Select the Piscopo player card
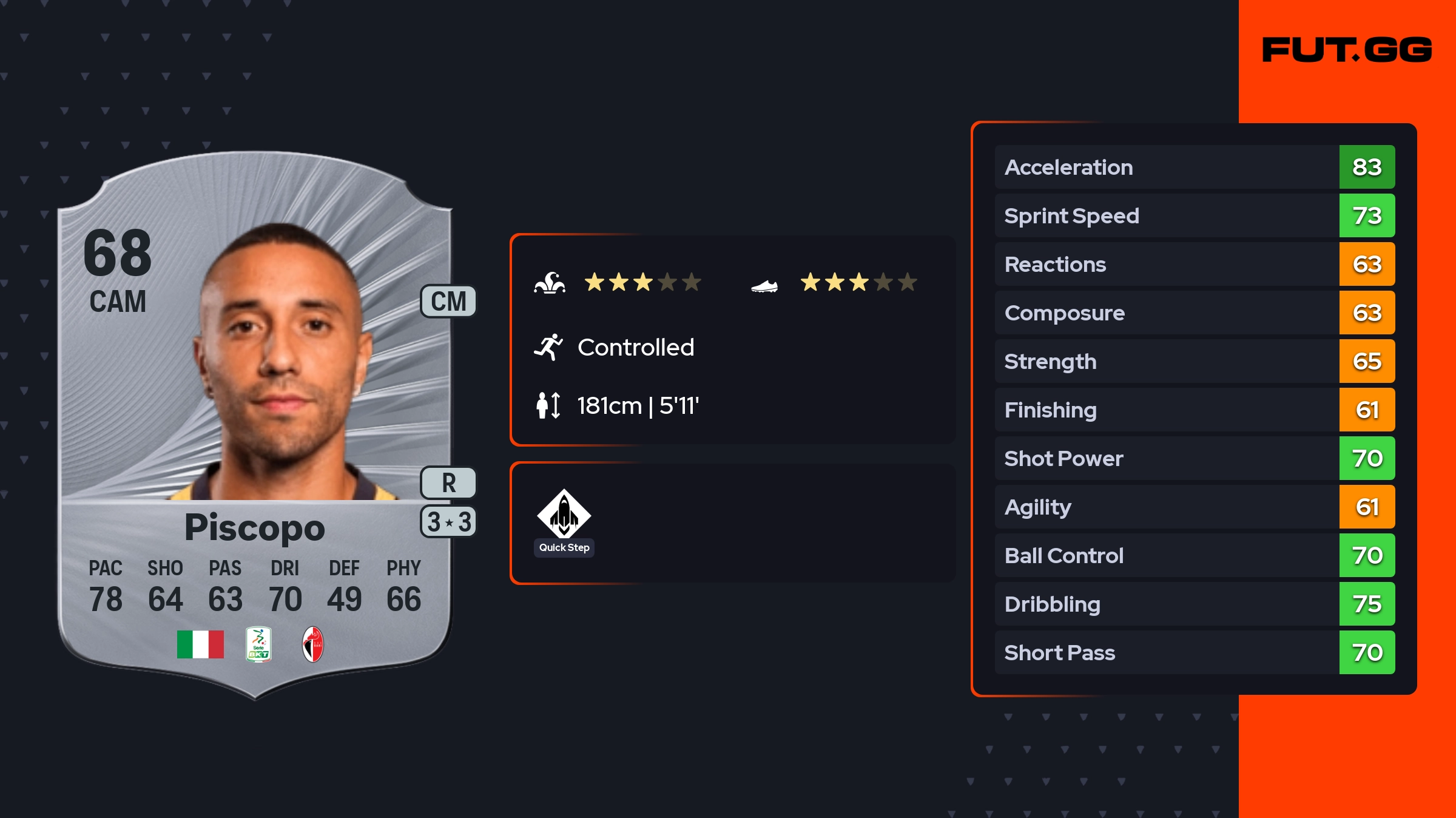The width and height of the screenshot is (1456, 818). (x=255, y=425)
